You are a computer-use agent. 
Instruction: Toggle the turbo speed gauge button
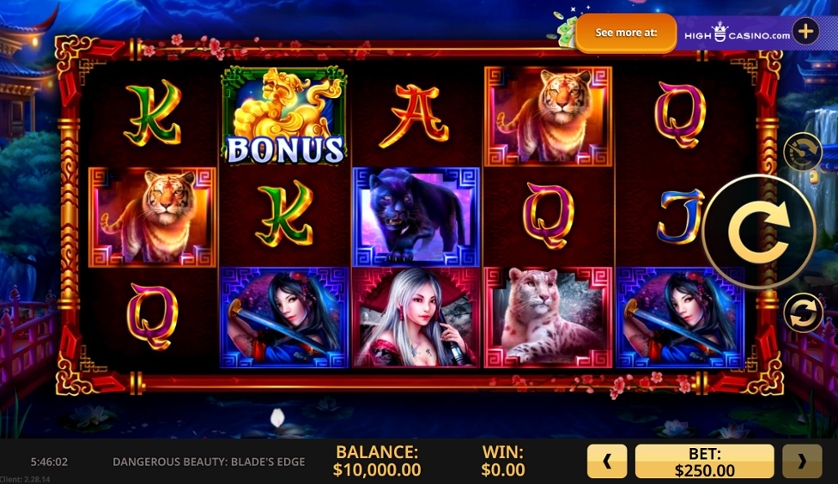[802, 152]
